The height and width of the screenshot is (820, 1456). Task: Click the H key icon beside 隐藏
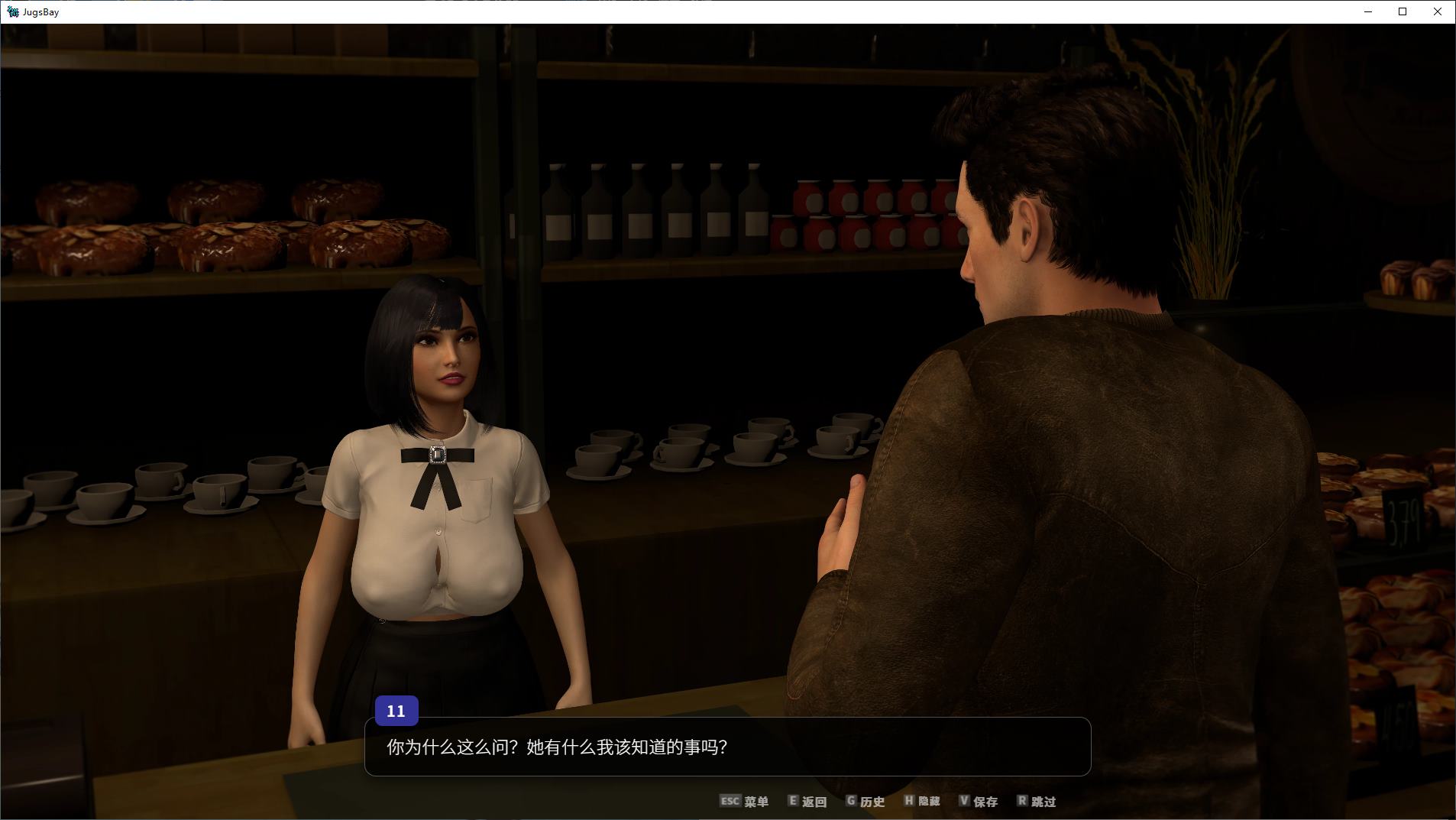tap(909, 802)
